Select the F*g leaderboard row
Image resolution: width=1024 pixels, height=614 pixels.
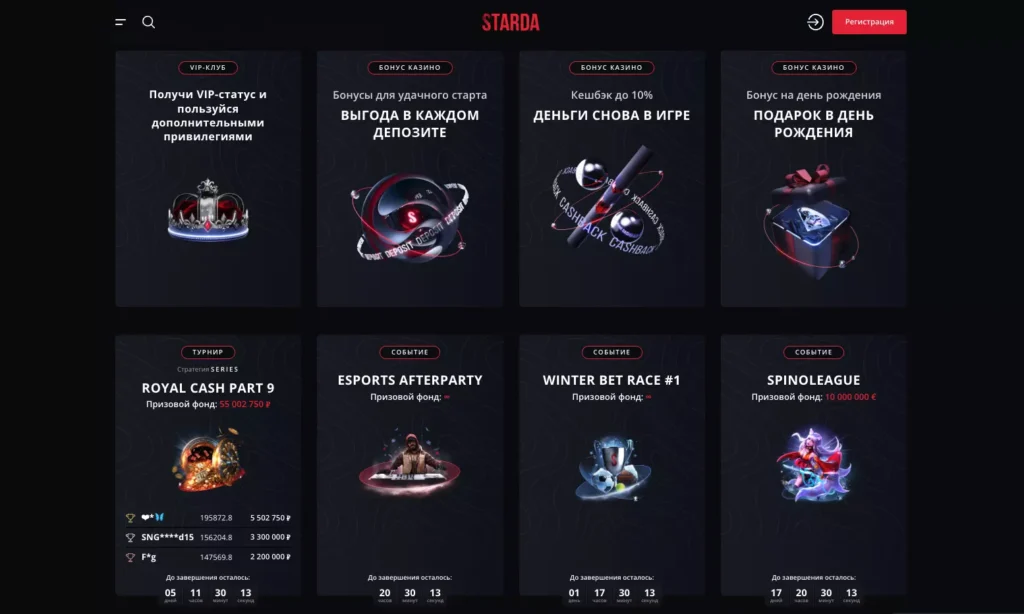point(208,556)
